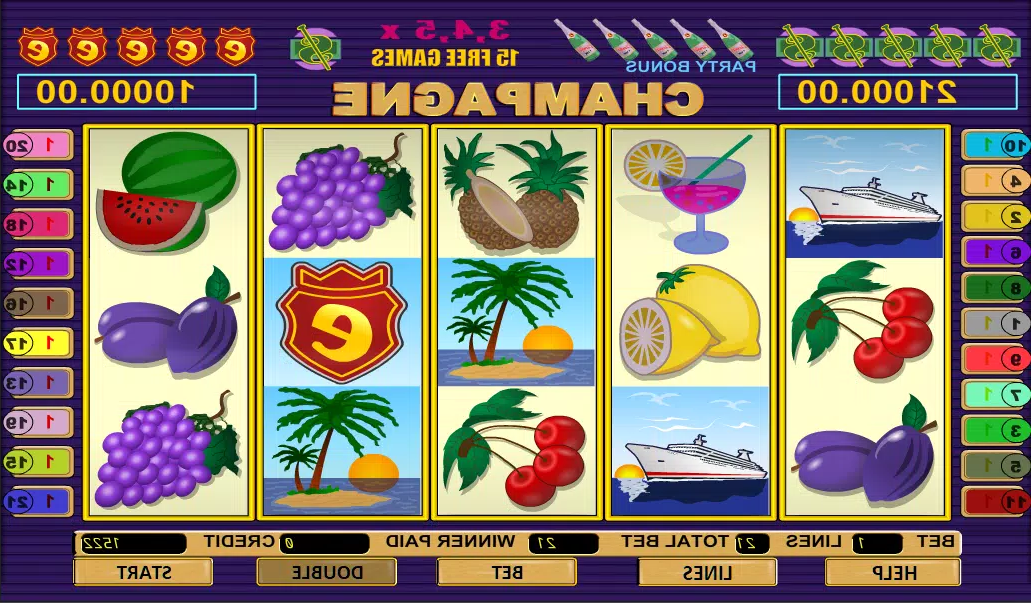Choose the yellow payline 17 marker
This screenshot has width=1031, height=603.
pyautogui.click(x=37, y=343)
